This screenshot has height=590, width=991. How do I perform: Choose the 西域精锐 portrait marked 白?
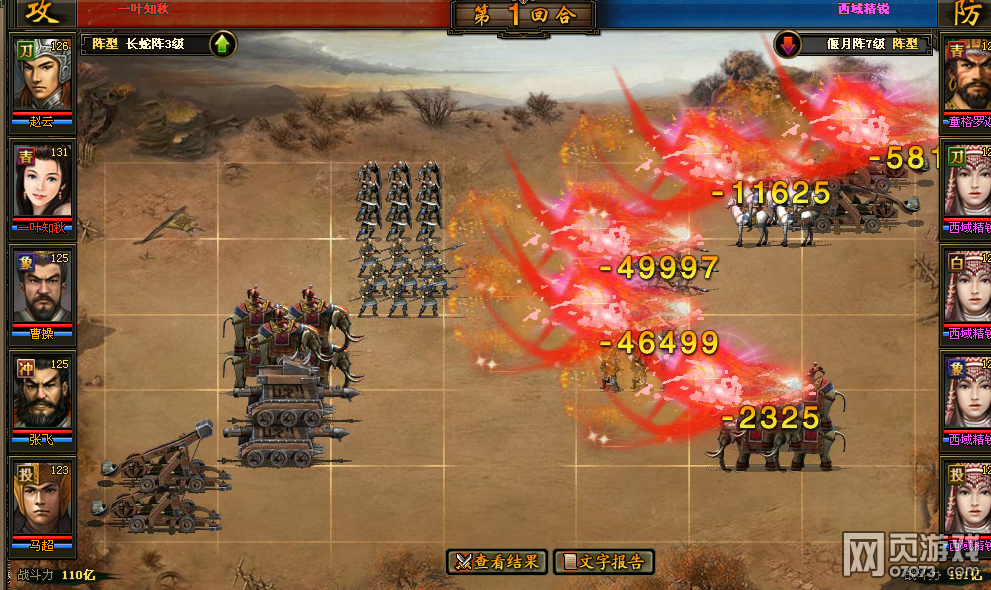coord(967,287)
